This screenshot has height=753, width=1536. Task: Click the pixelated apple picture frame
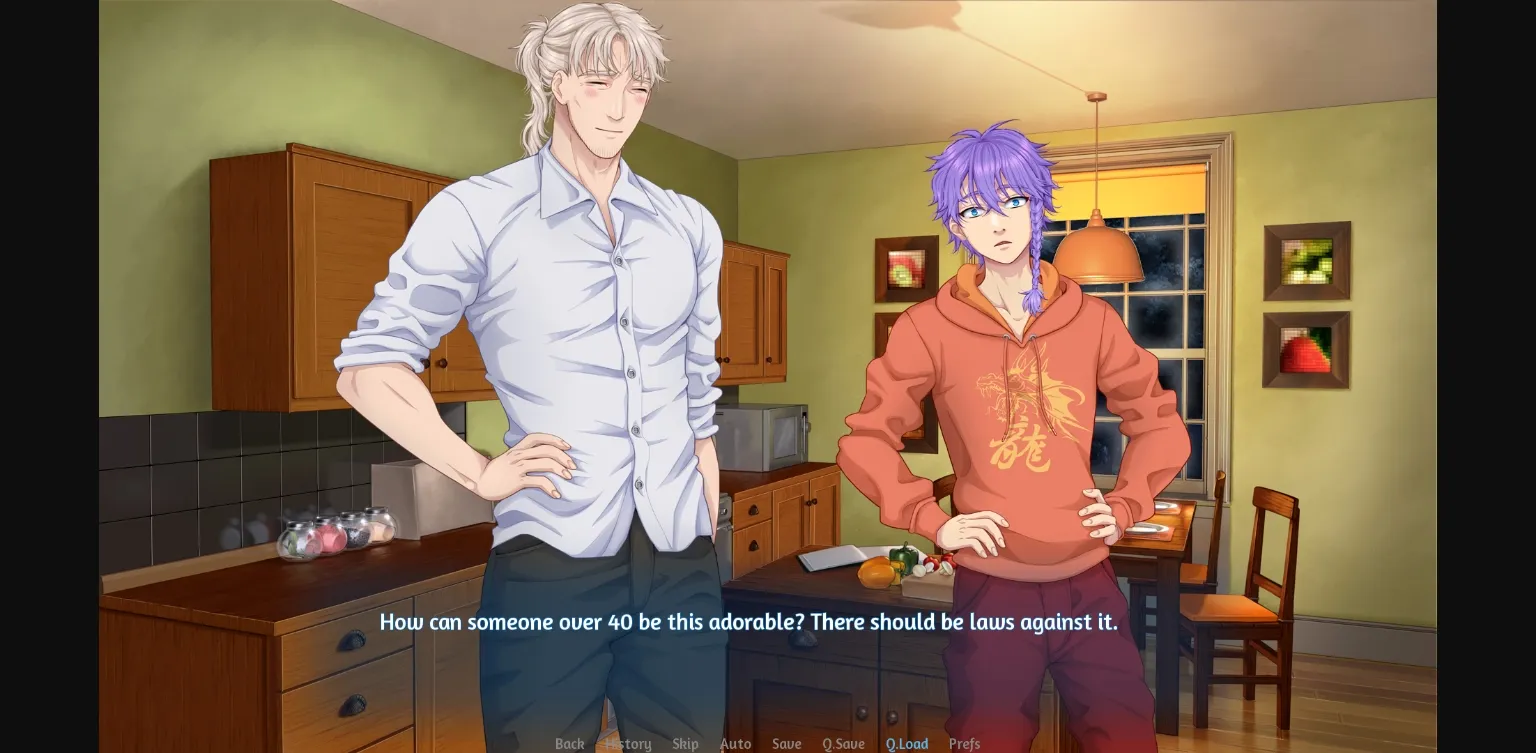[906, 268]
